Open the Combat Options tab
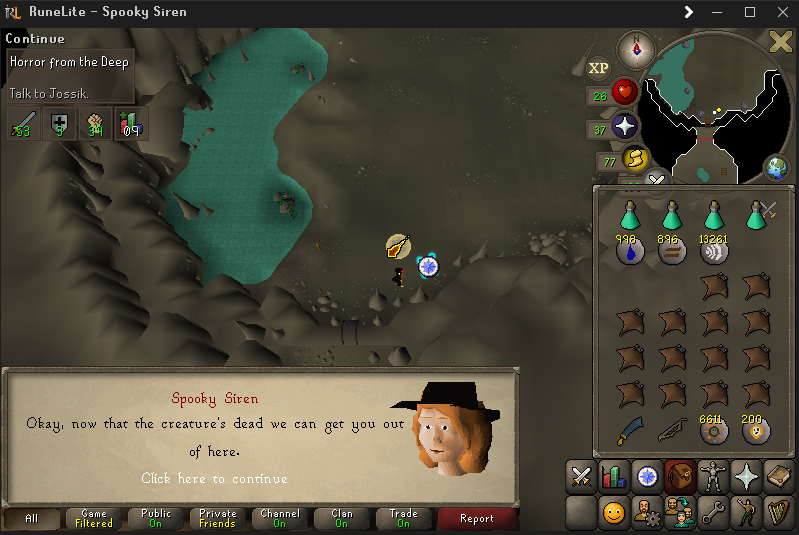This screenshot has width=799, height=535. 581,477
